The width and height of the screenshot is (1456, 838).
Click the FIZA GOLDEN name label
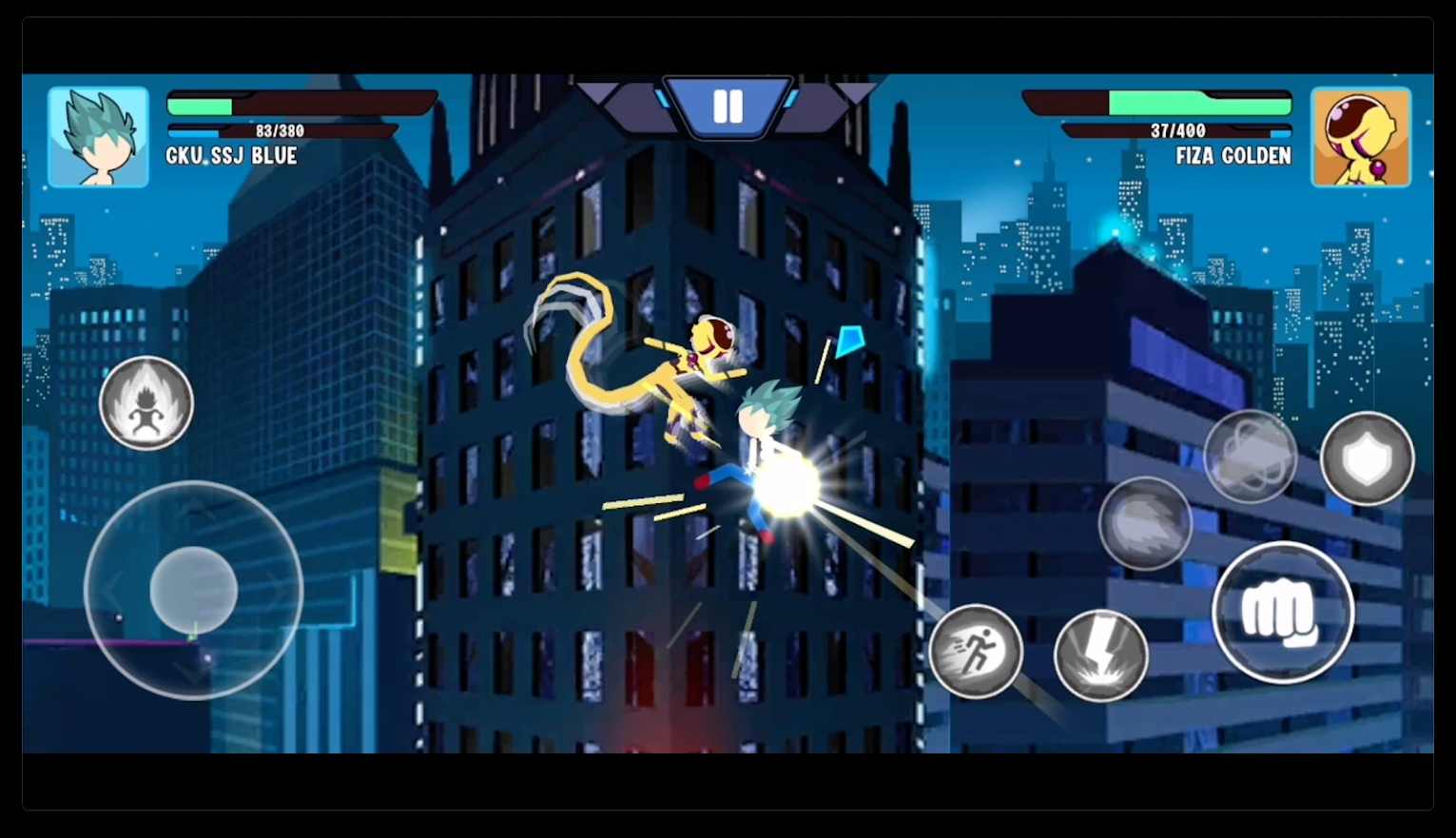point(1233,156)
